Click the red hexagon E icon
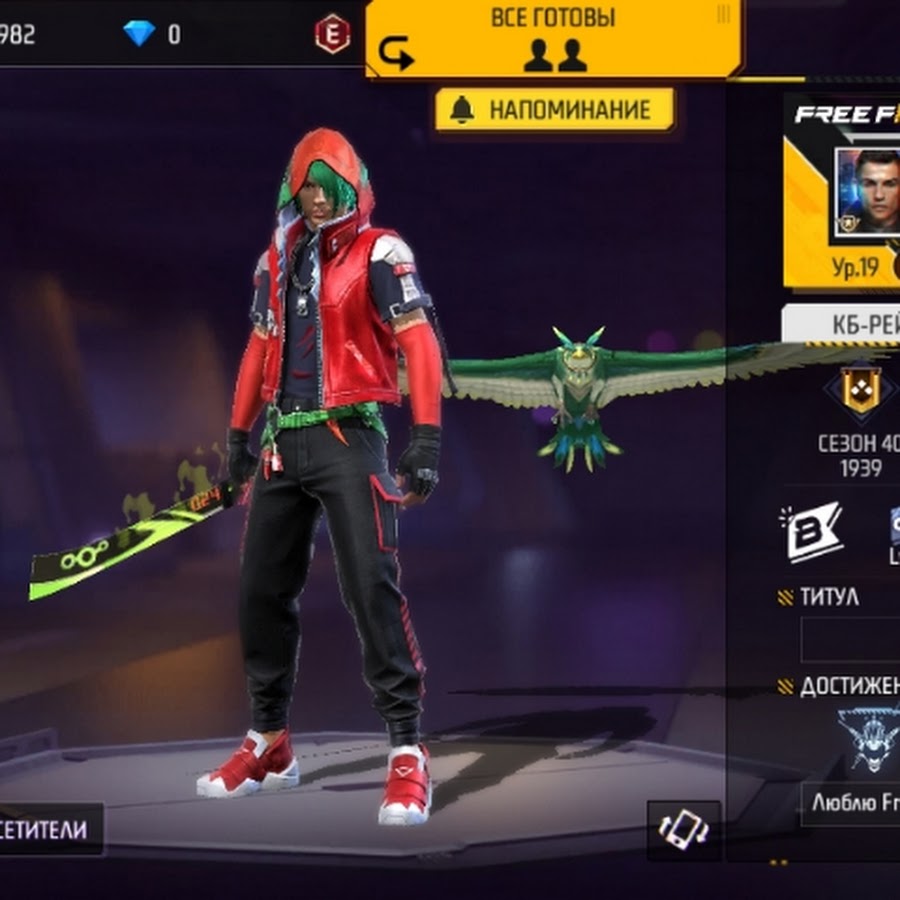The image size is (900, 900). [x=332, y=34]
